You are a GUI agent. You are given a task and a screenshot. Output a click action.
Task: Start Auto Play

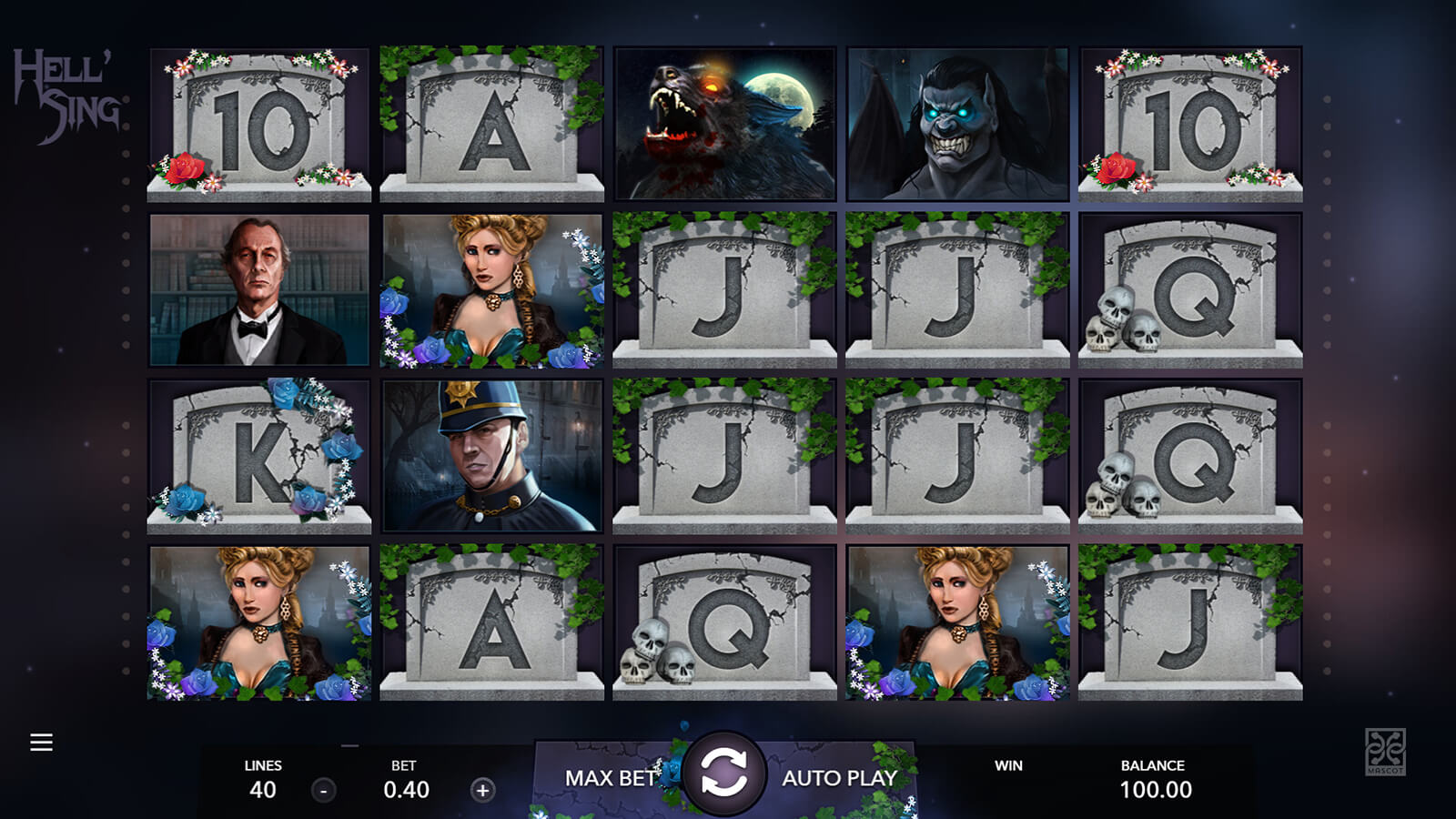point(839,778)
